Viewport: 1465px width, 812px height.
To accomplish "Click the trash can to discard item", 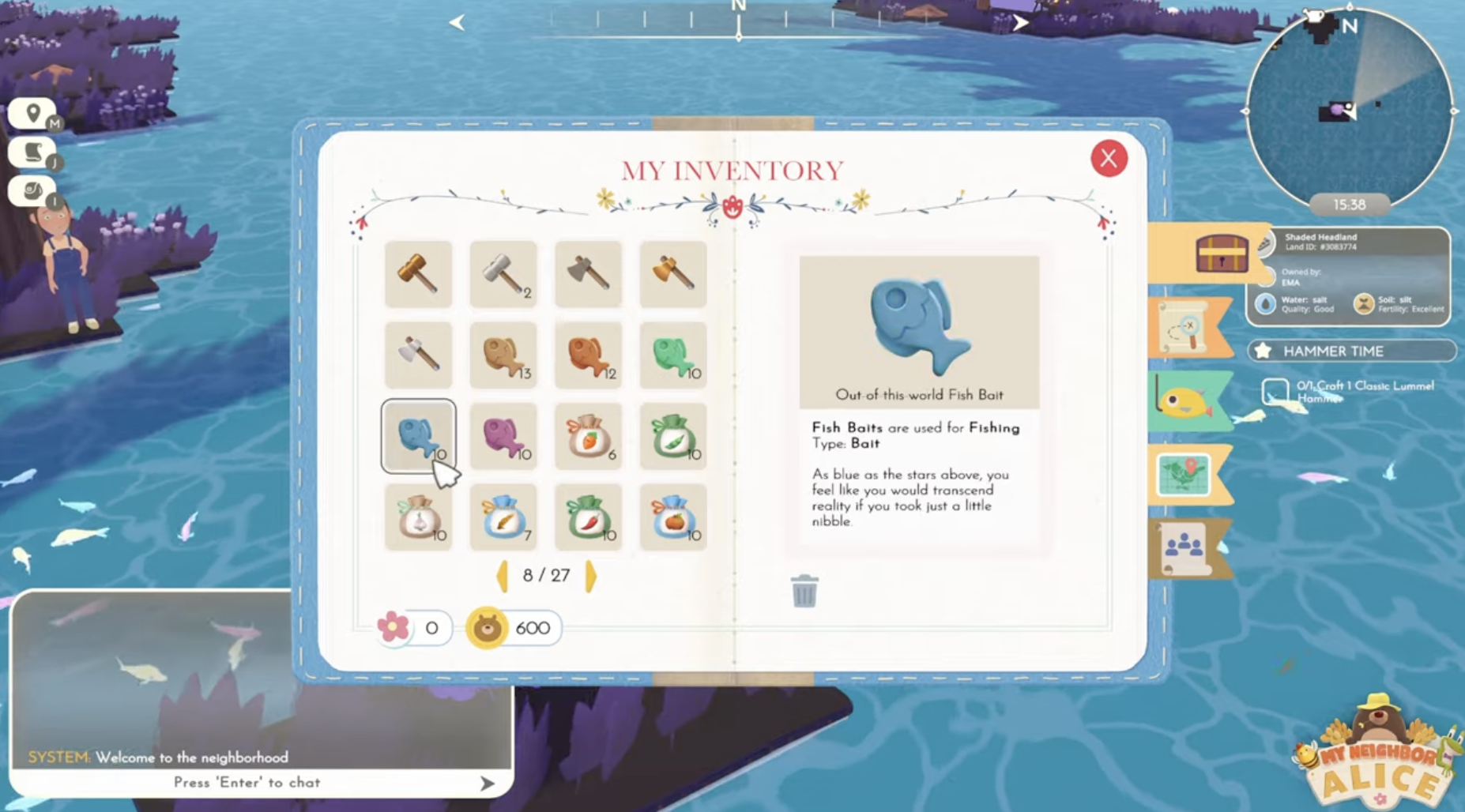I will tap(804, 591).
